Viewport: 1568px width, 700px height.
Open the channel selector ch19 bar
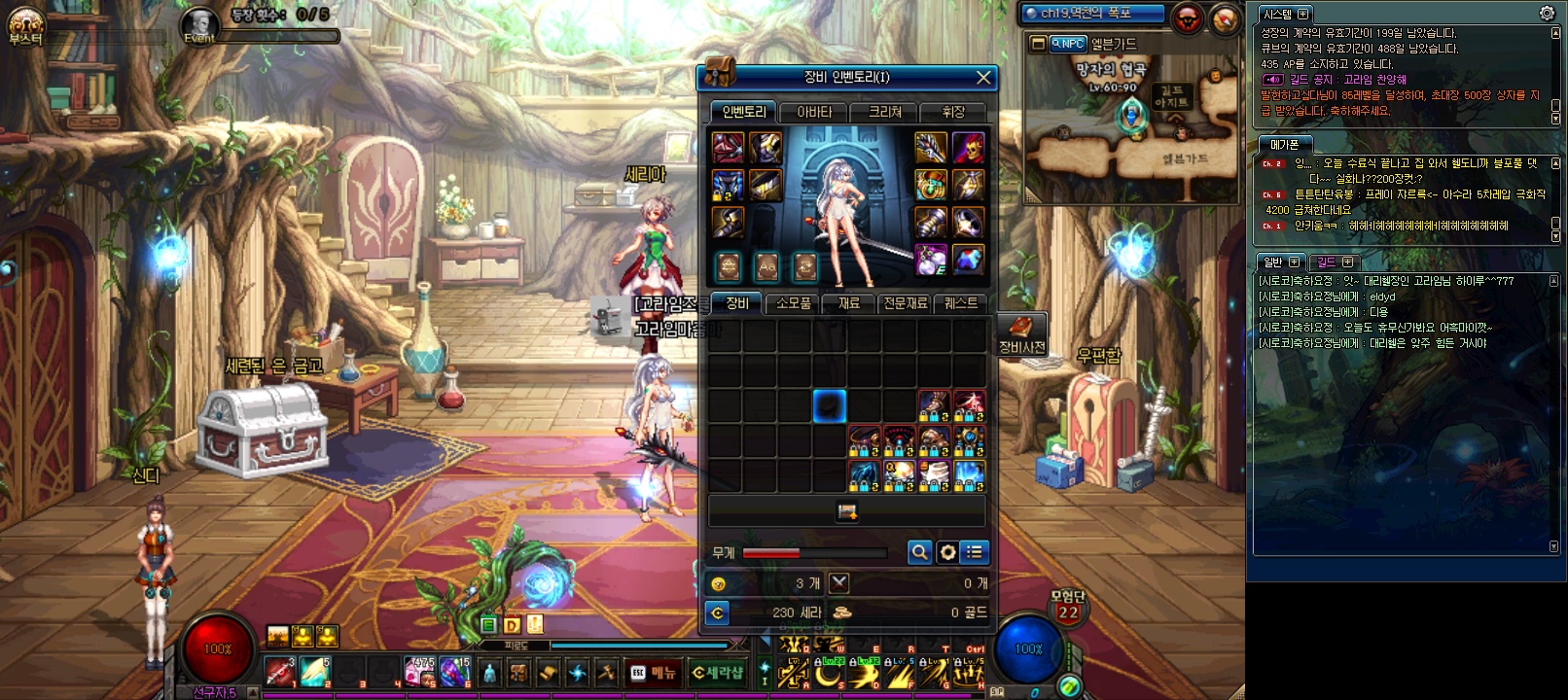1091,14
